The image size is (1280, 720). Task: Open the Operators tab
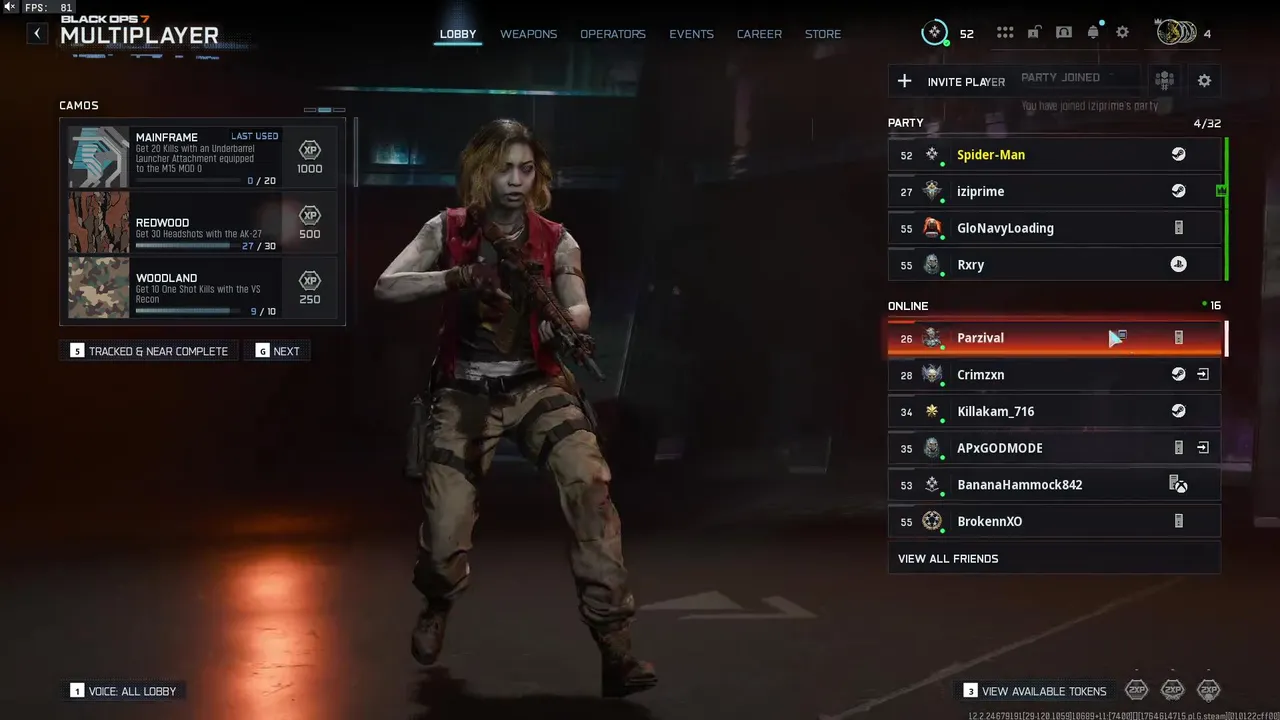click(x=613, y=34)
